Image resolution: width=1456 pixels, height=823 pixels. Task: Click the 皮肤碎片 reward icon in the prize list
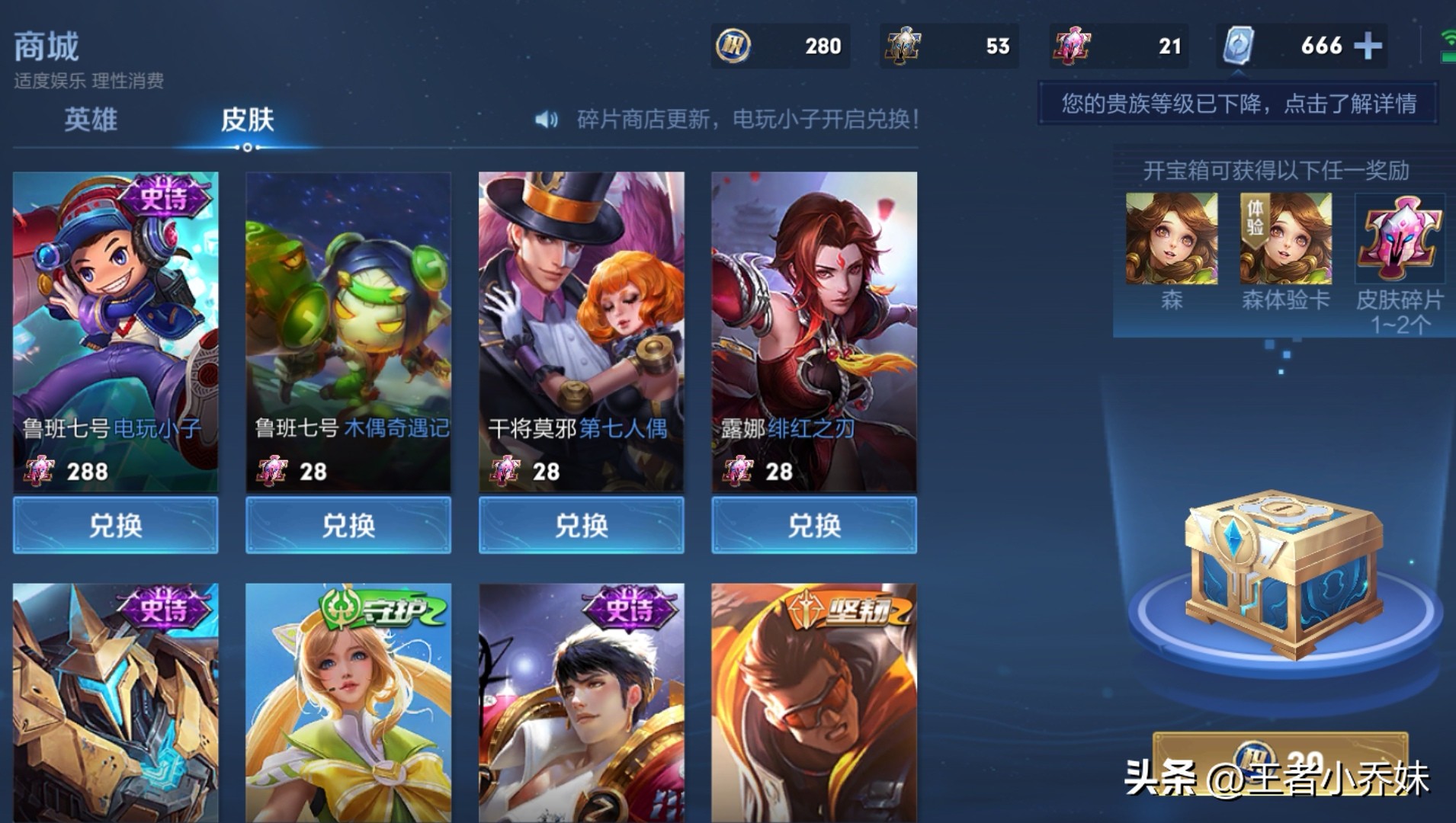tap(1400, 238)
